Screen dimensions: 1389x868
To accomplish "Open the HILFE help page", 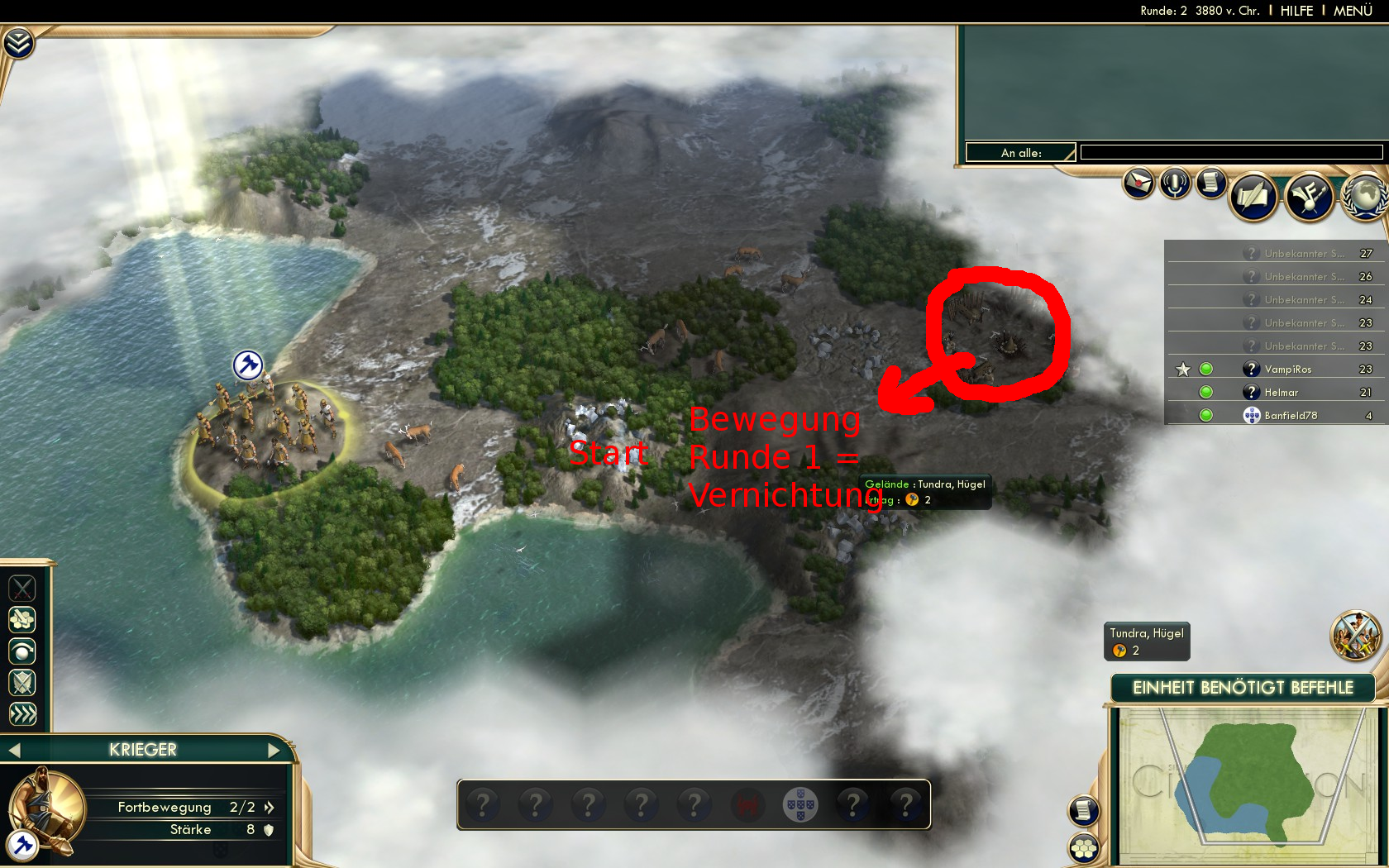I will point(1296,11).
